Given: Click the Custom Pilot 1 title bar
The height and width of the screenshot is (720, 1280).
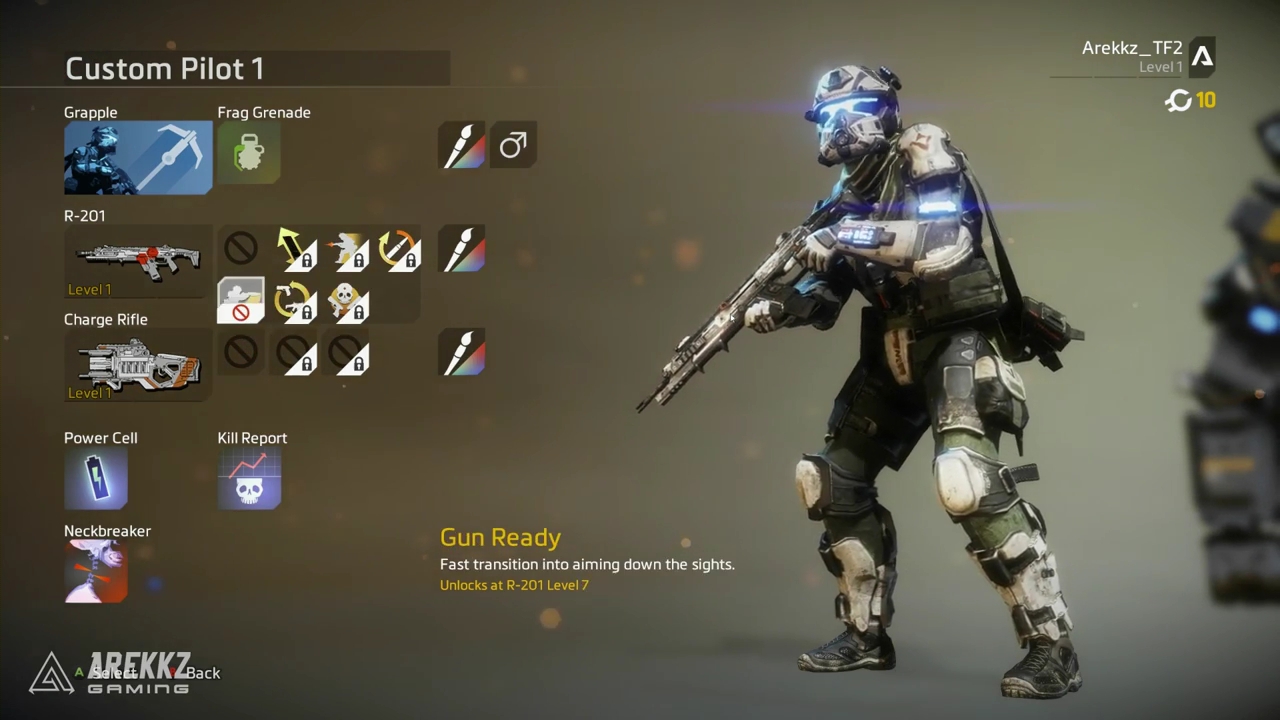Looking at the screenshot, I should [257, 69].
